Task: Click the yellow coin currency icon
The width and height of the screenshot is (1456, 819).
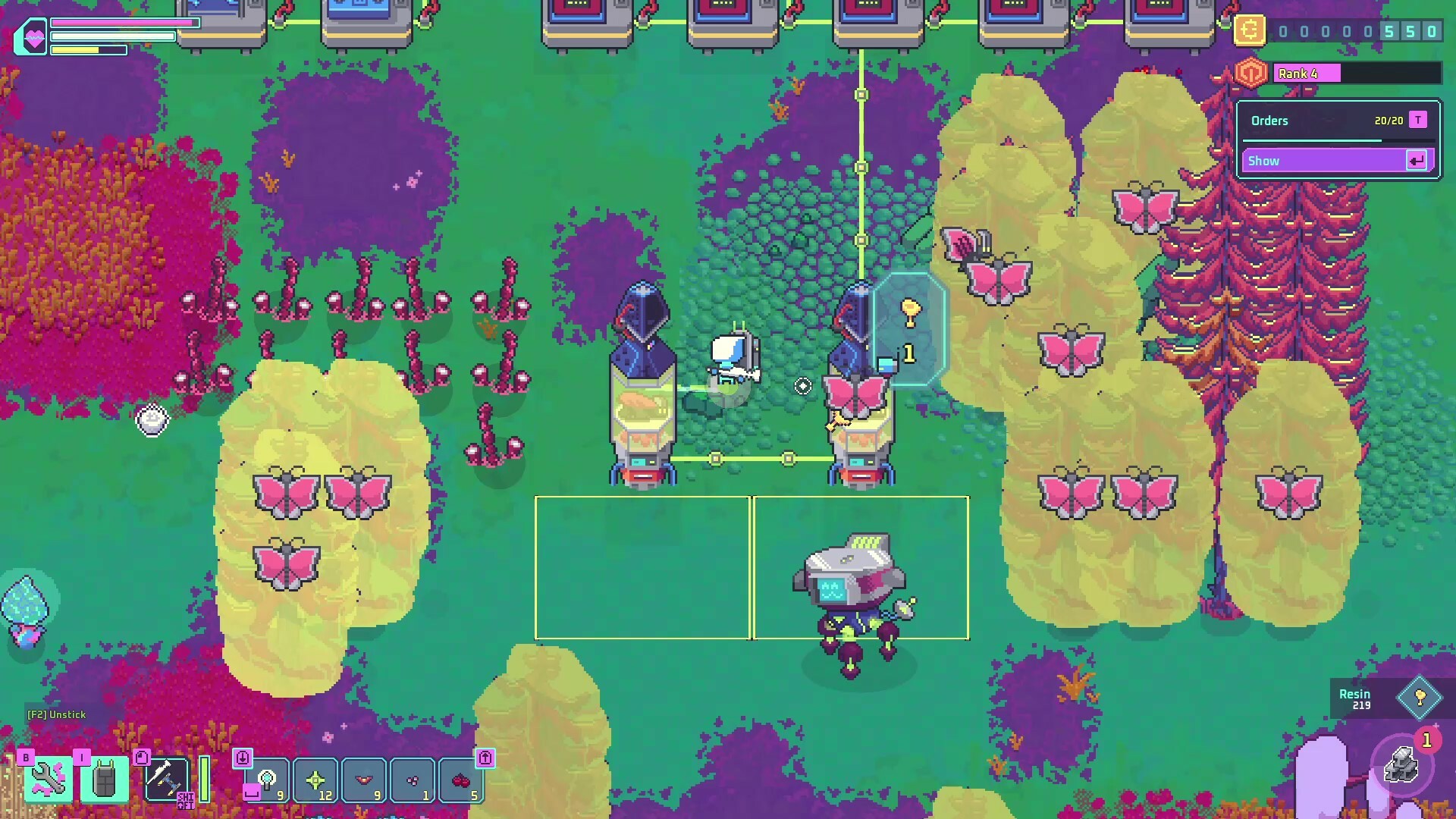Action: tap(1250, 31)
